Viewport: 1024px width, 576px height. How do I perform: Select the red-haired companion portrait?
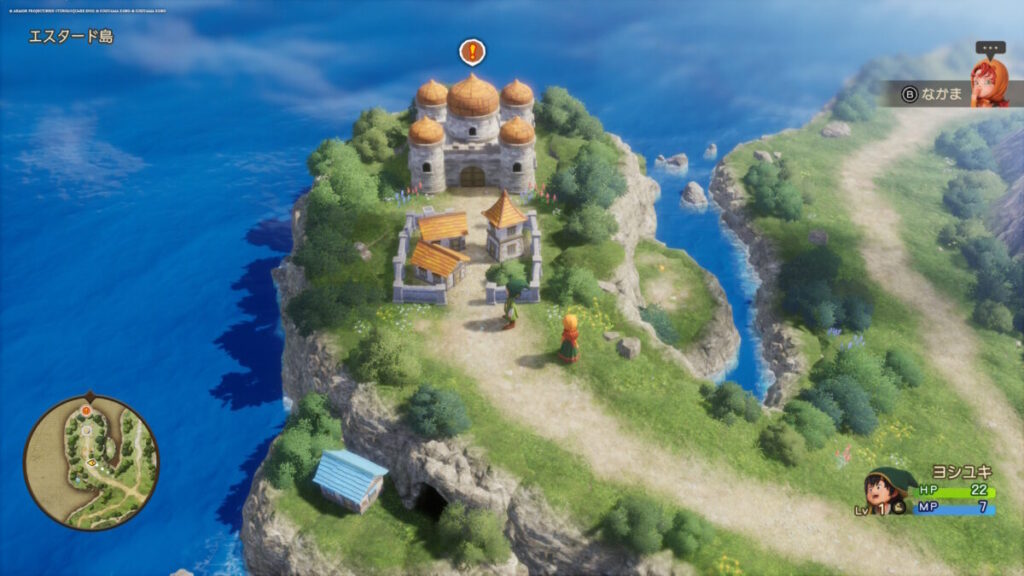[x=988, y=78]
